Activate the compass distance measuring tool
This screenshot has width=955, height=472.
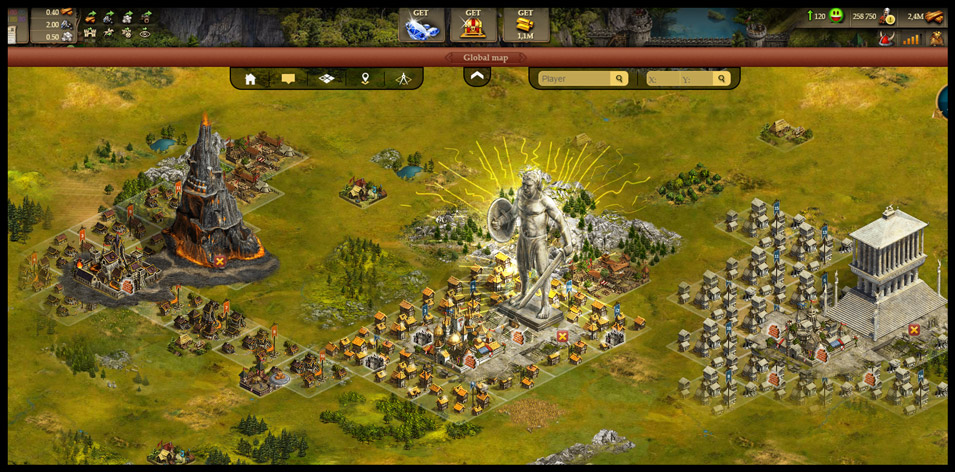[403, 78]
